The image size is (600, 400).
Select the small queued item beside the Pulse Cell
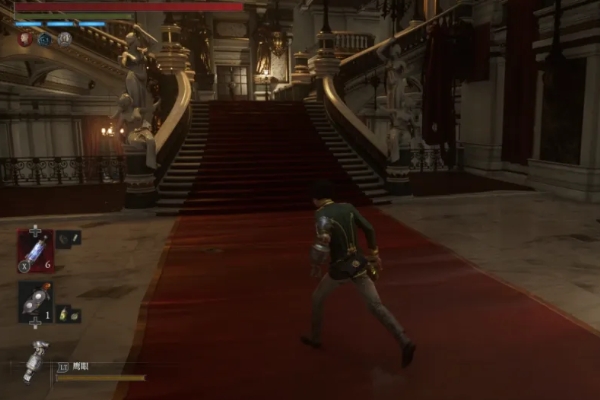(x=67, y=238)
